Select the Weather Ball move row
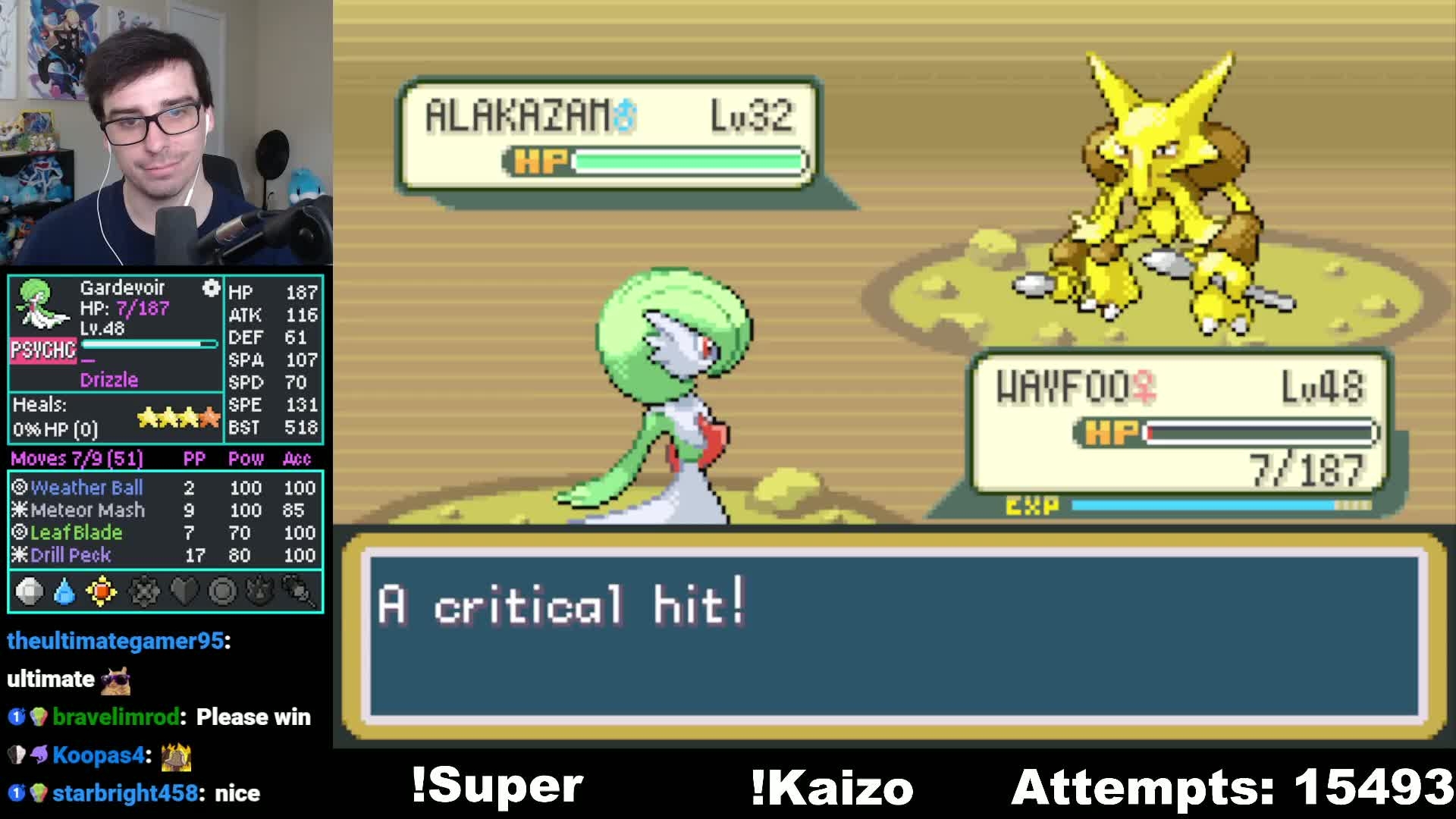Screen dimensions: 1456x819 [x=86, y=488]
